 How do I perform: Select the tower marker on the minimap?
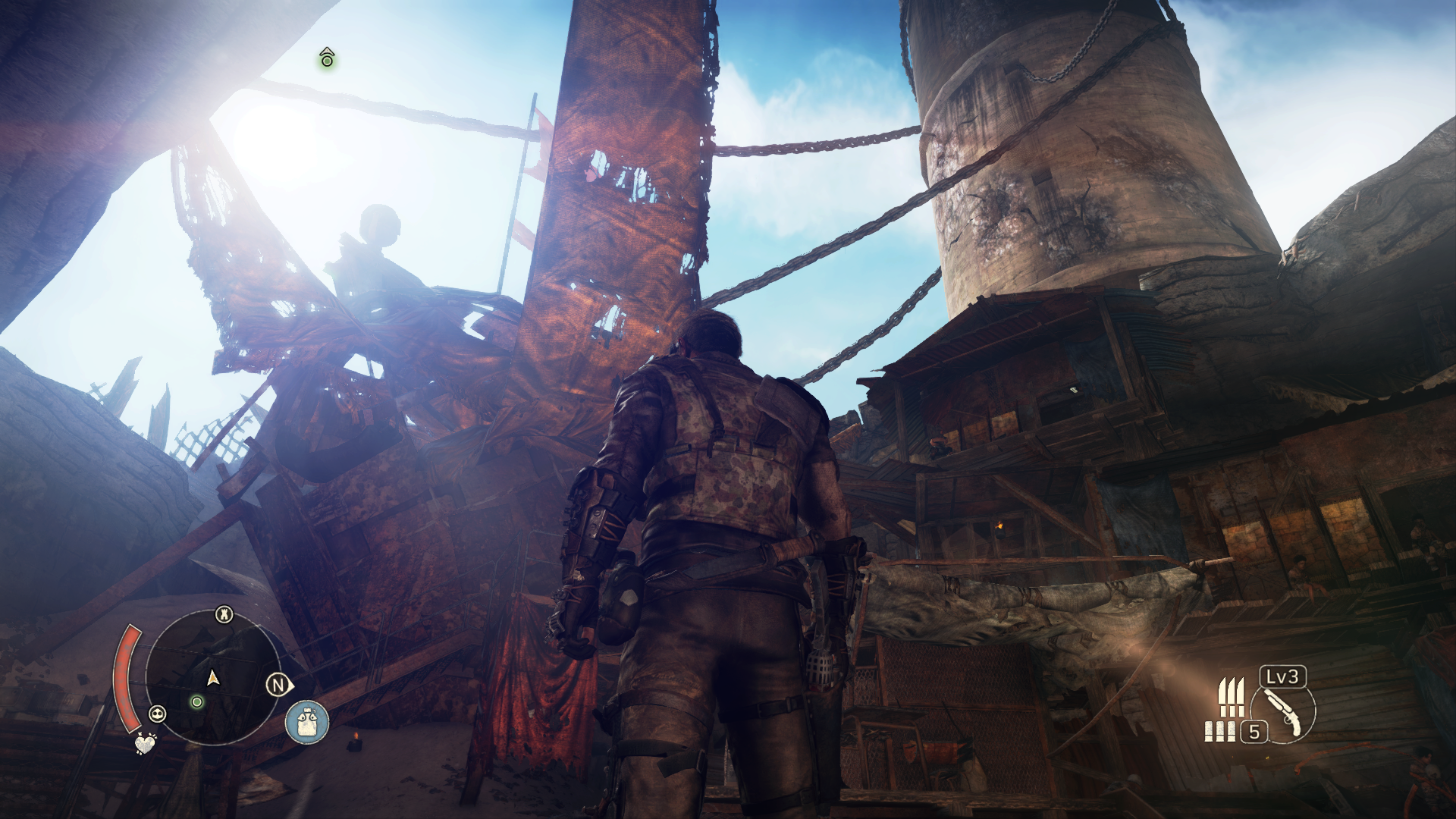click(x=224, y=613)
